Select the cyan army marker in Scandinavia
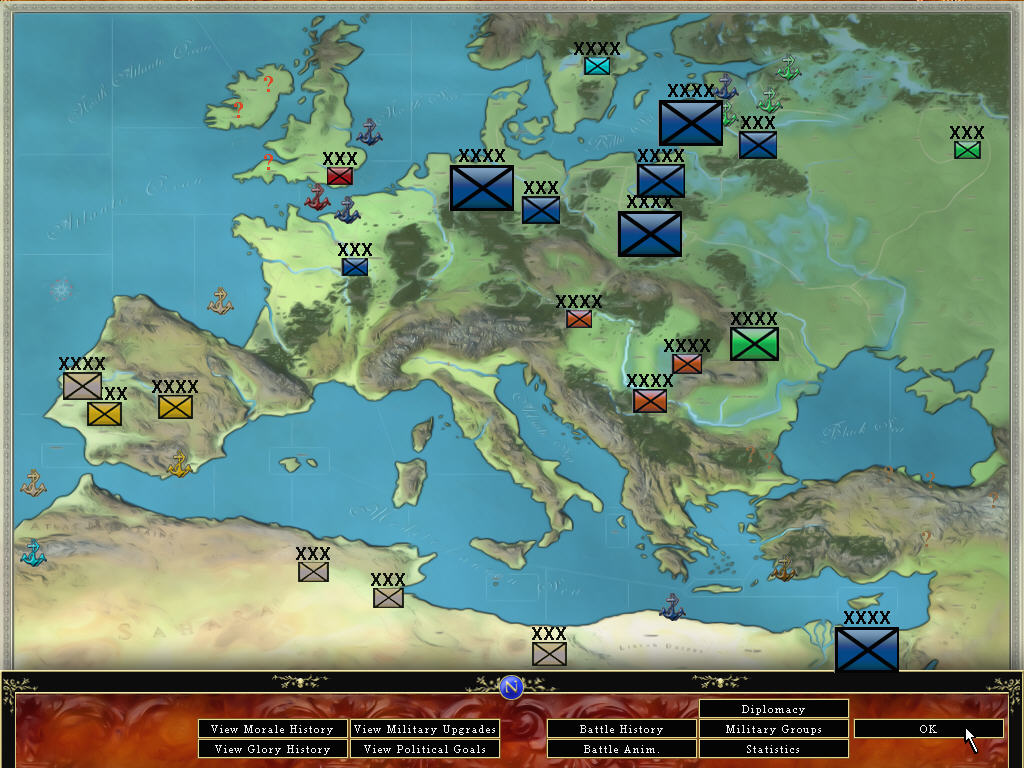This screenshot has width=1024, height=768. pos(597,66)
